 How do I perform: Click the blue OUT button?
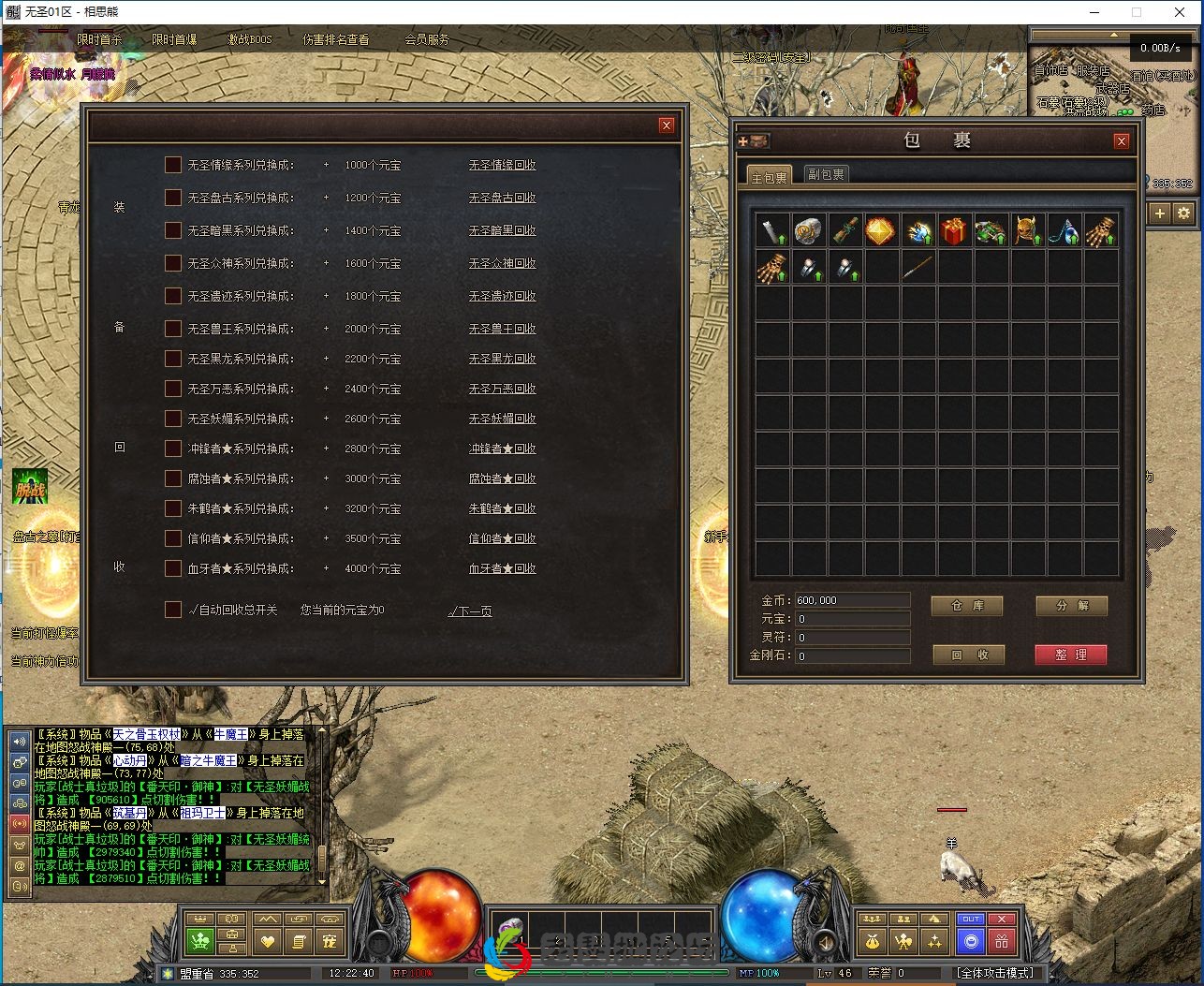971,920
